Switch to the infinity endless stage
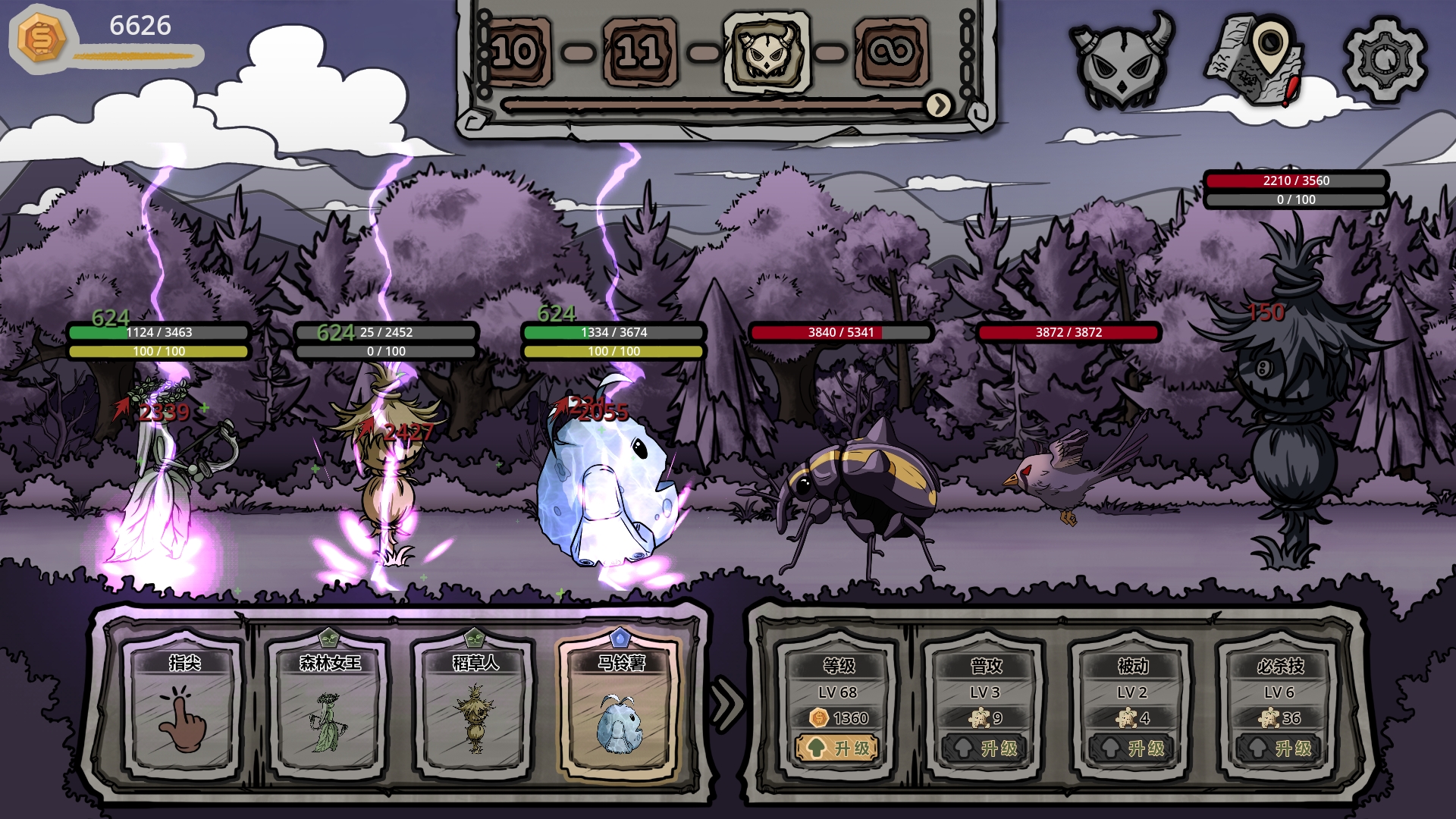This screenshot has height=819, width=1456. click(891, 52)
